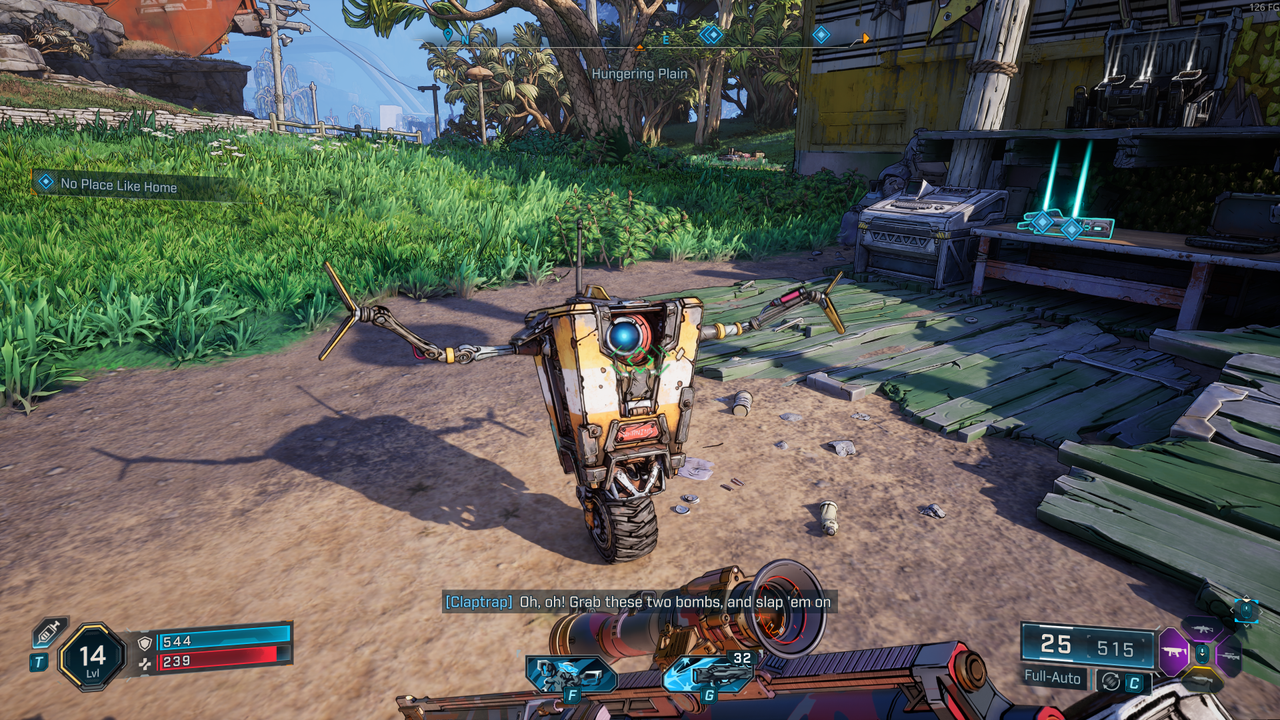Select the sniper rifle weapon slot

[1230, 656]
